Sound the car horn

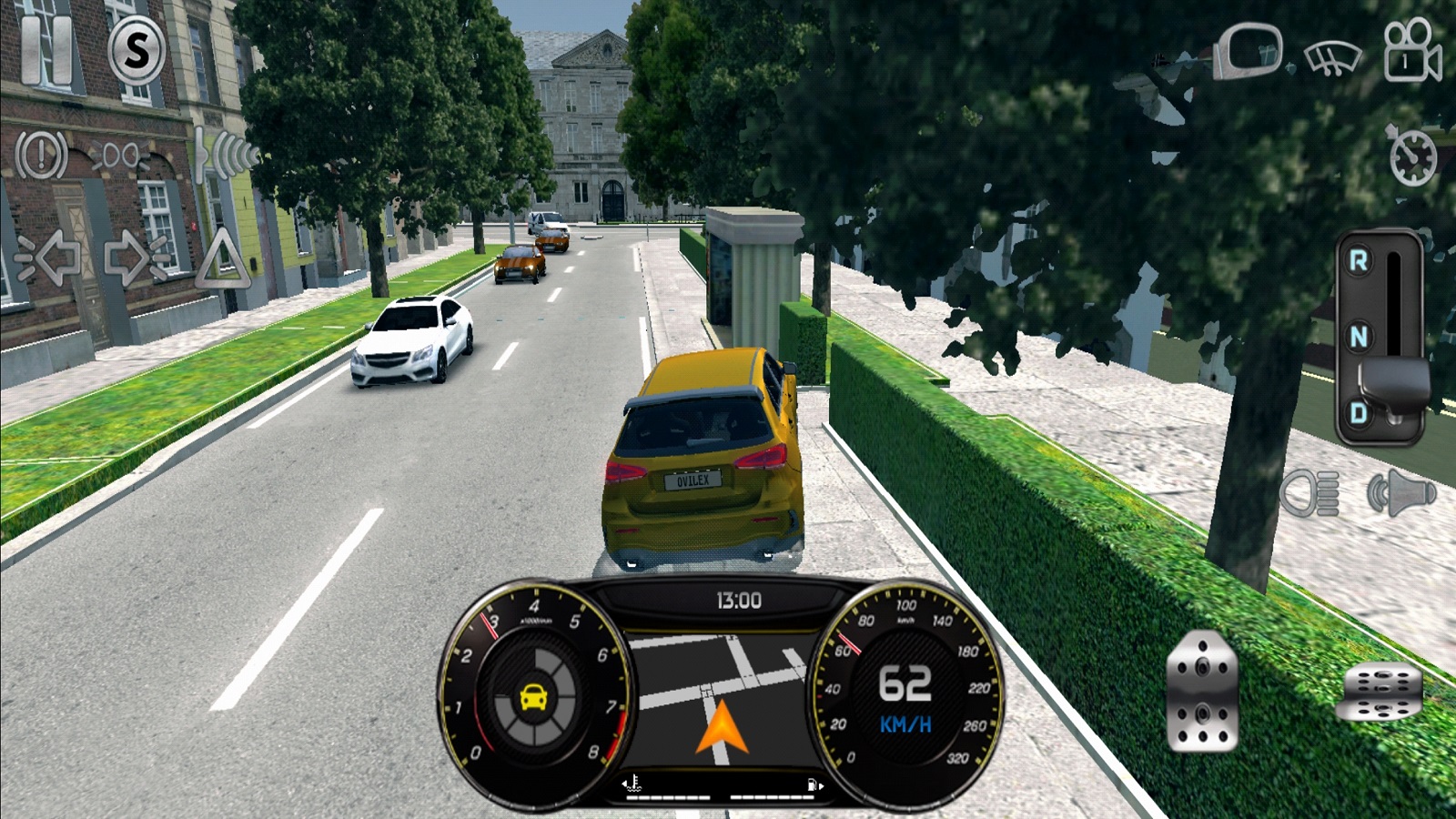(x=1400, y=494)
